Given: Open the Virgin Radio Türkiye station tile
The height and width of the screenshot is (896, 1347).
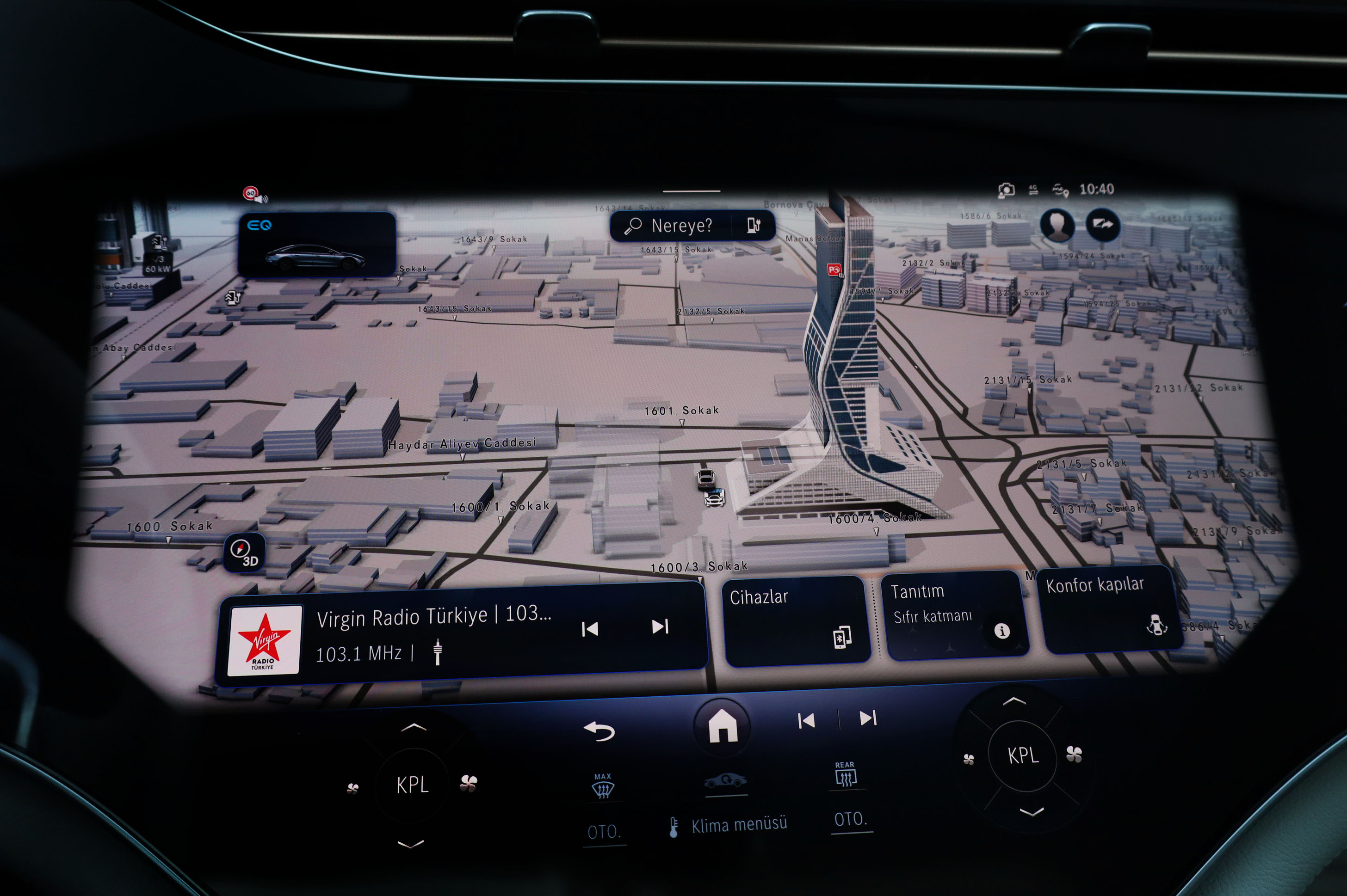Looking at the screenshot, I should (x=400, y=634).
